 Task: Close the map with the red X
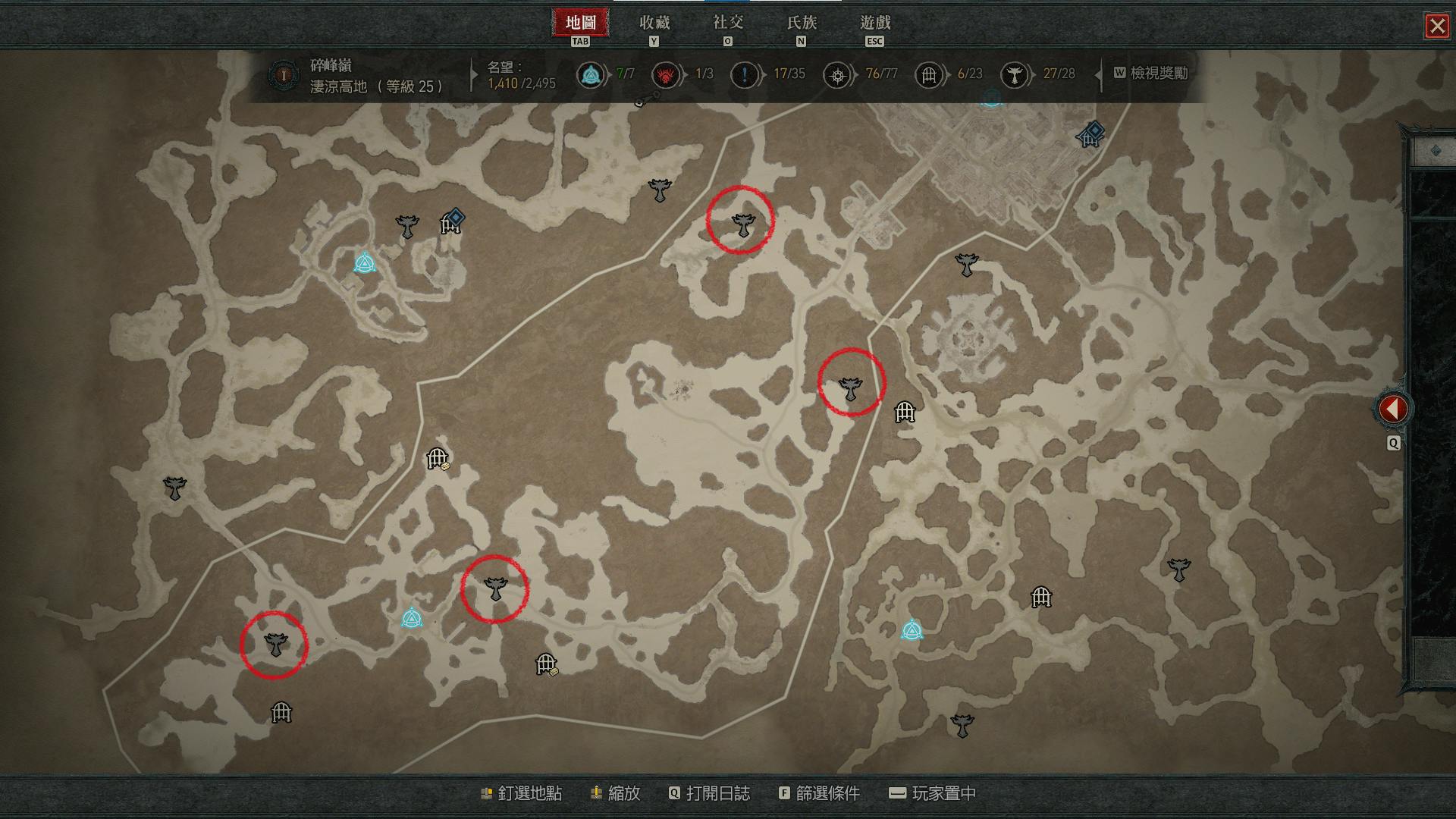(1436, 27)
